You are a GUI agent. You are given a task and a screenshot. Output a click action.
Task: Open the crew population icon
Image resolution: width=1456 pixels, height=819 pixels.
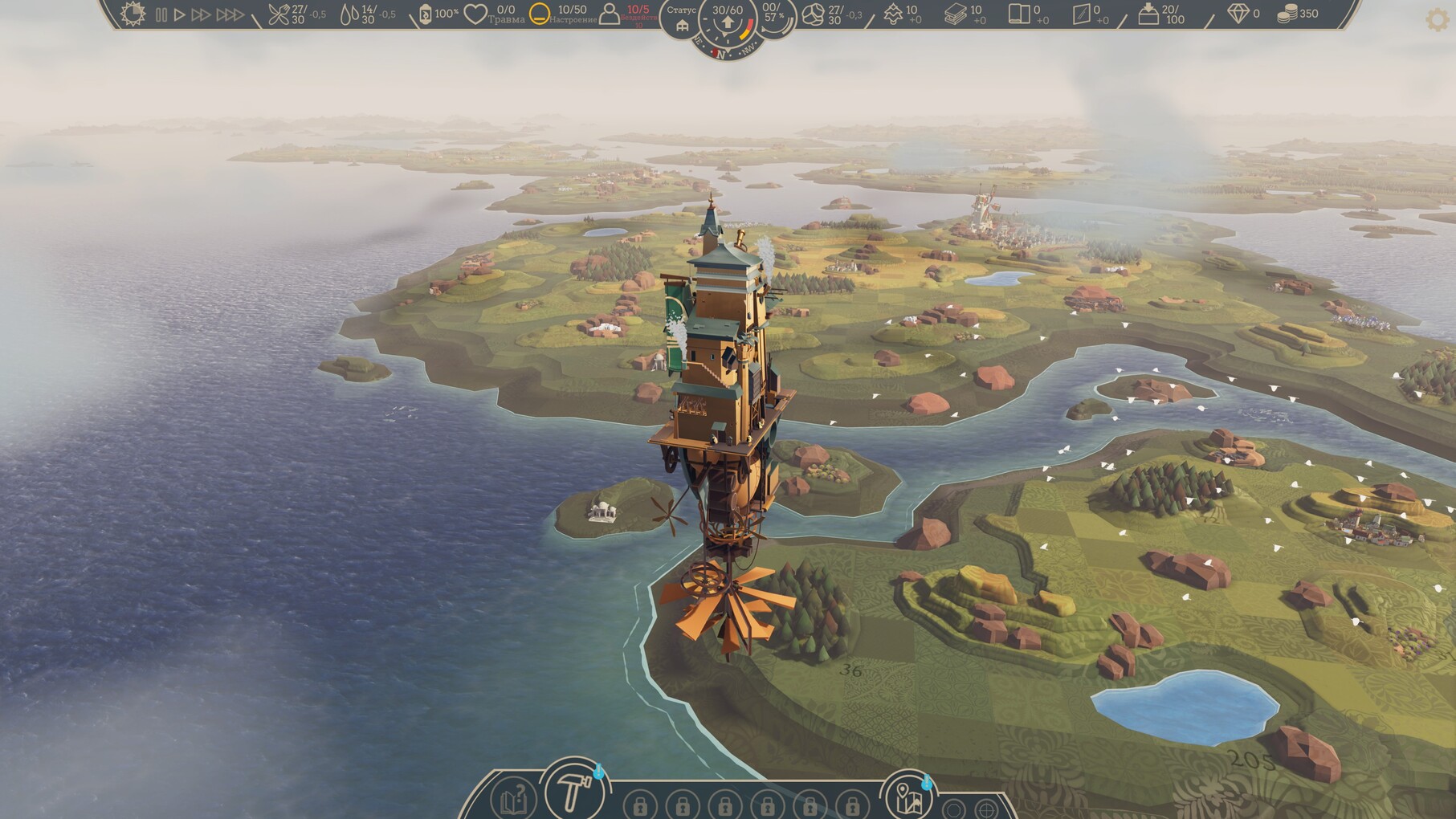point(610,14)
